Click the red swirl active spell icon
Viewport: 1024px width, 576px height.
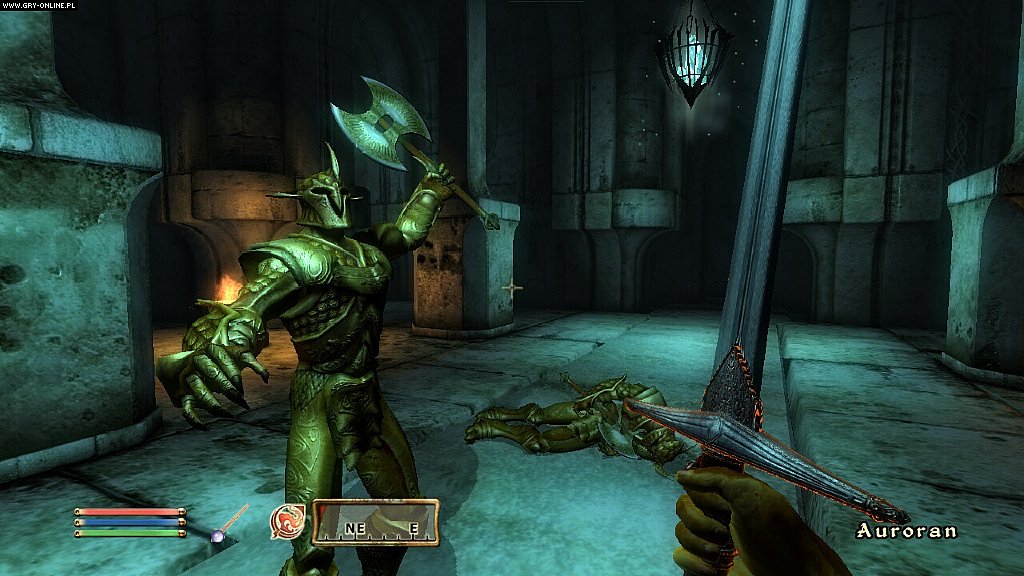click(287, 521)
